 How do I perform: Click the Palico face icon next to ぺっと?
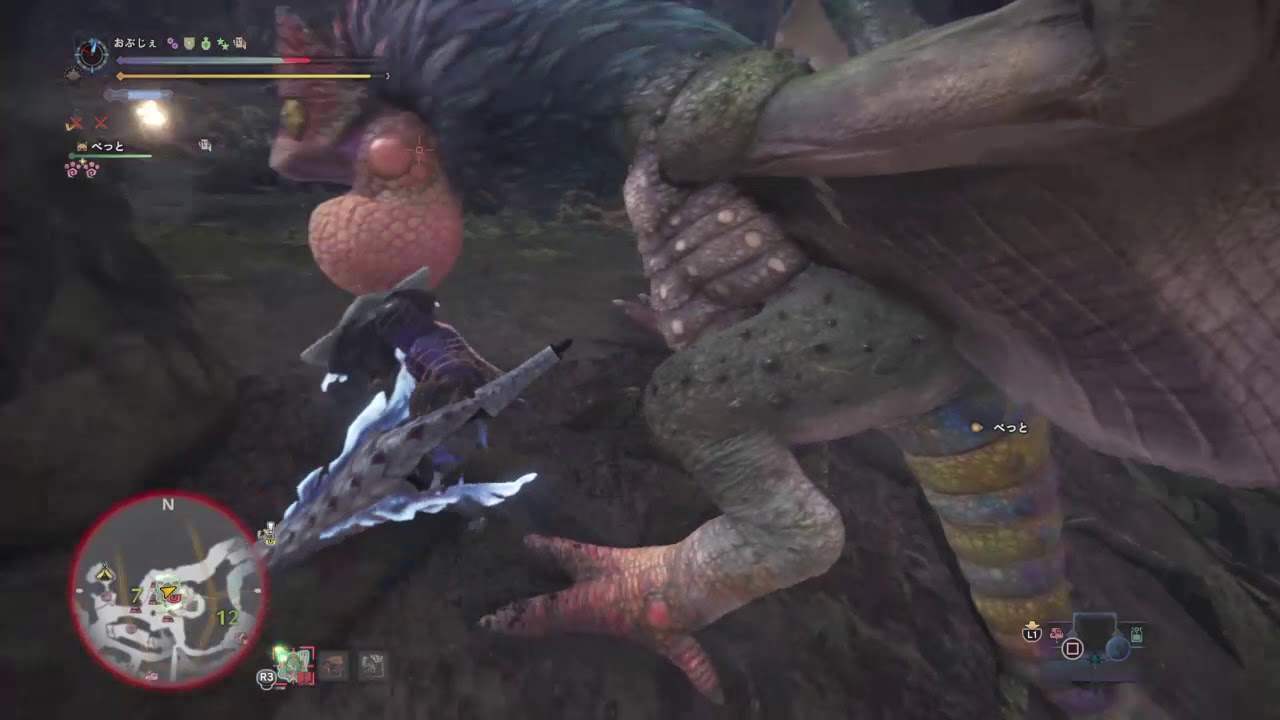[x=81, y=145]
